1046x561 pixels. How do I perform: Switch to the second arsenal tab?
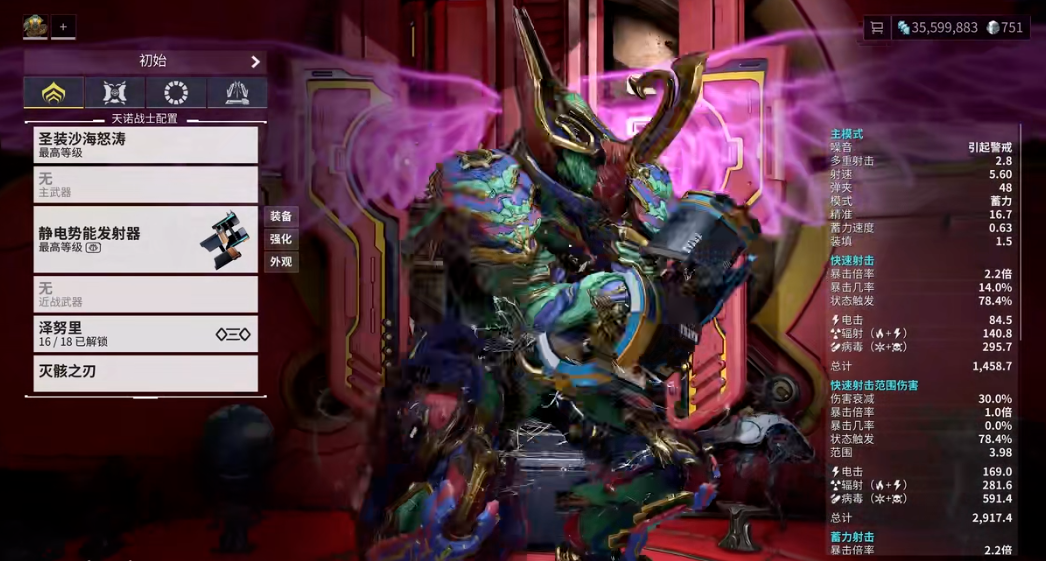[115, 94]
